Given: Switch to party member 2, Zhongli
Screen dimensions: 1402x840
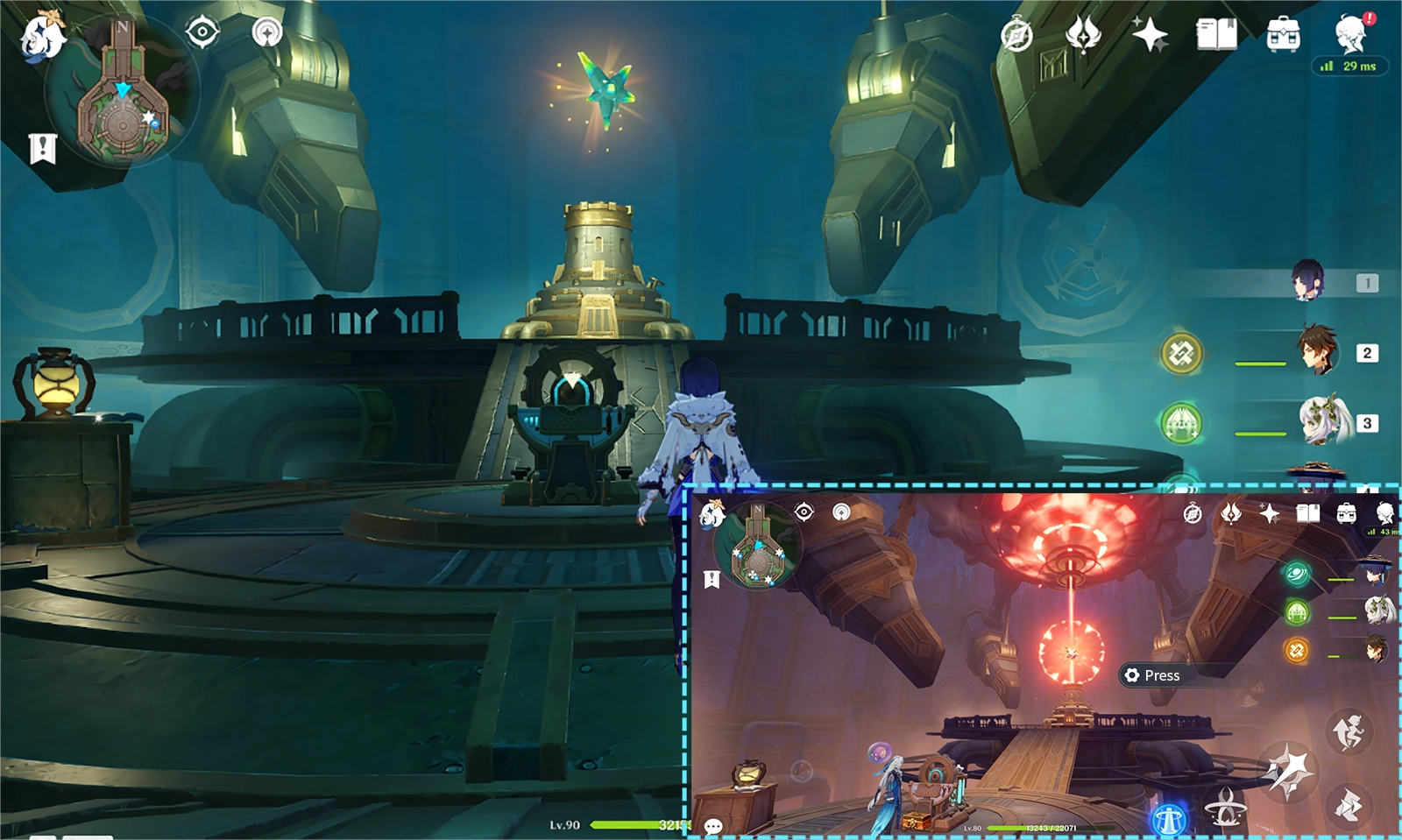Looking at the screenshot, I should click(1316, 353).
